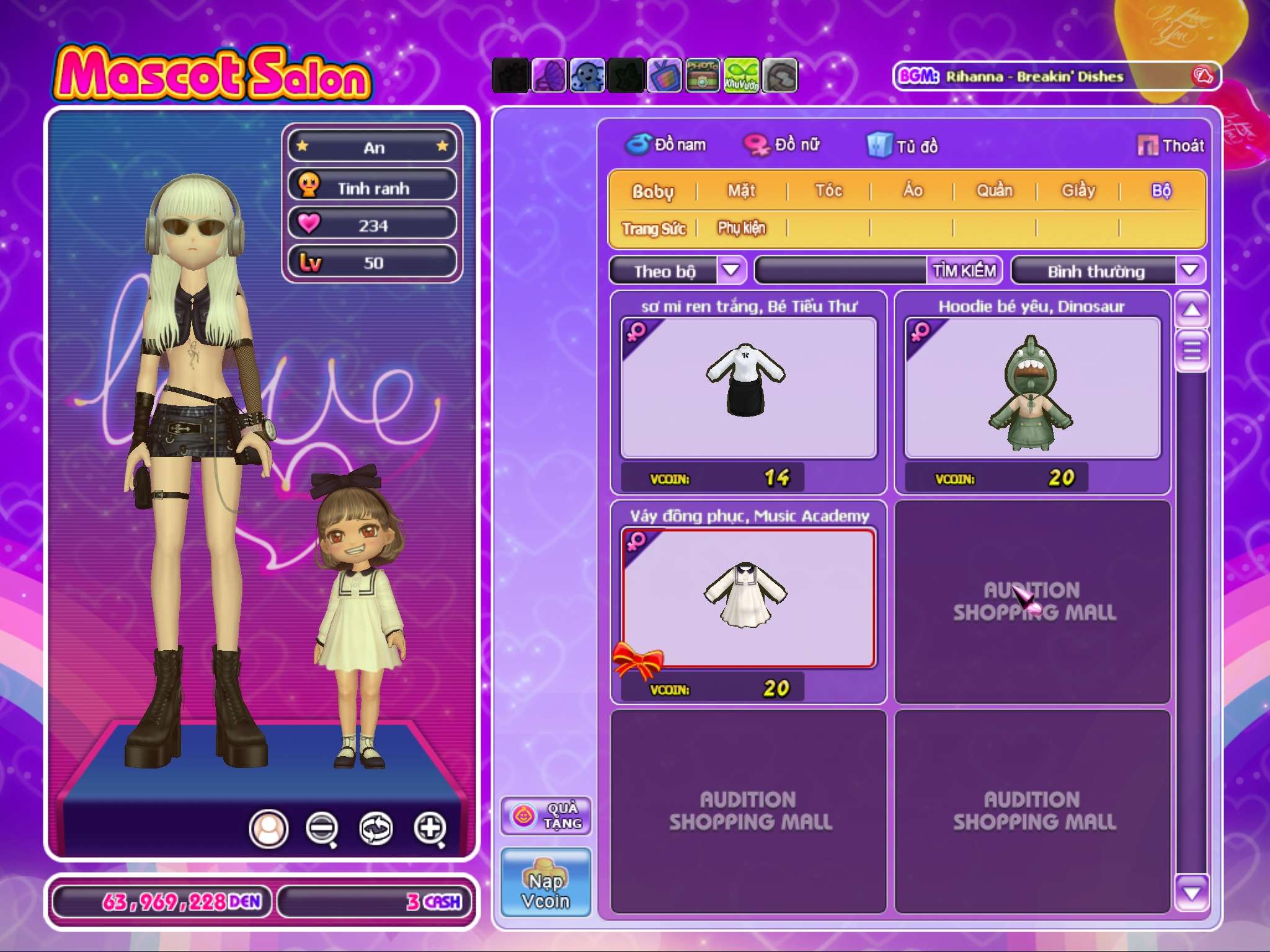Viewport: 1270px width, 952px height.
Task: Open the Quần category
Action: [x=995, y=191]
